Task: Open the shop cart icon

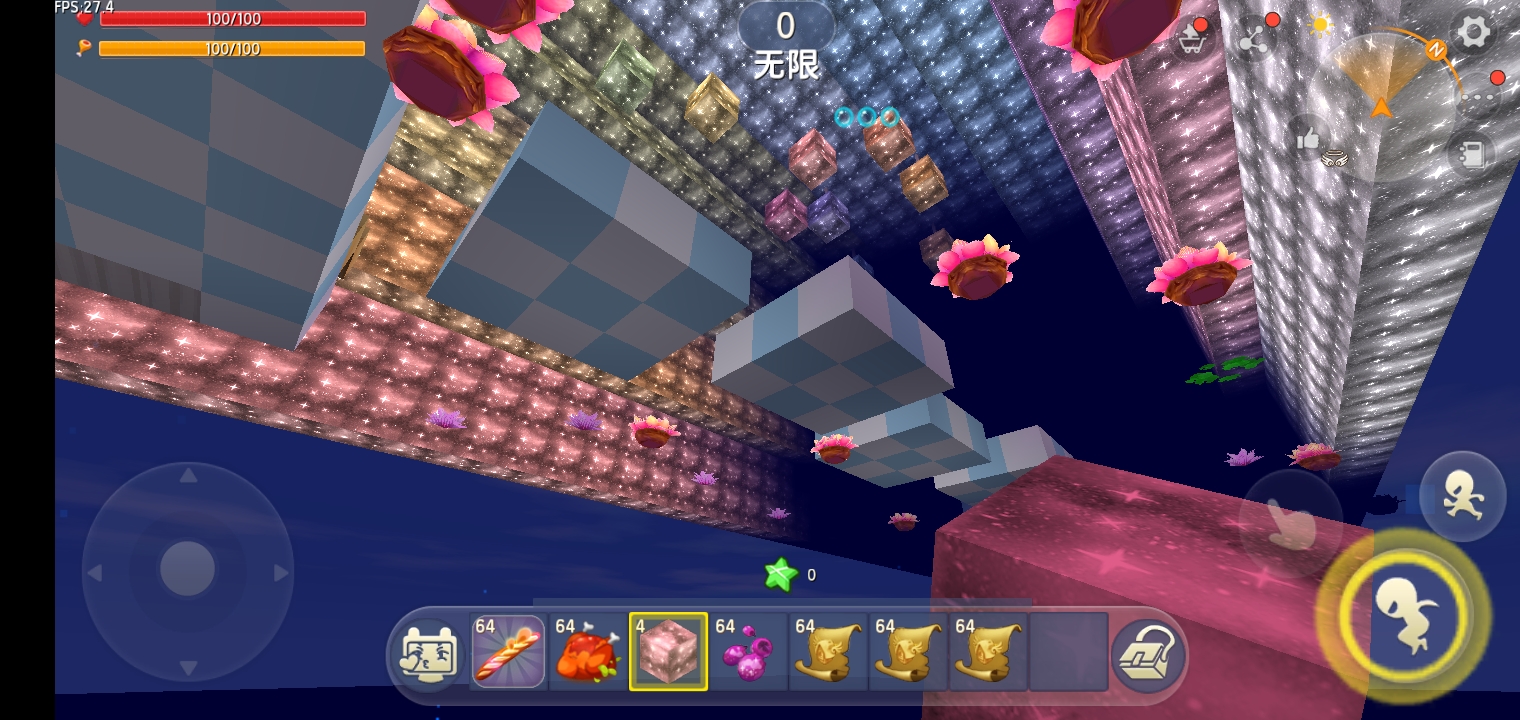Action: tap(1193, 40)
